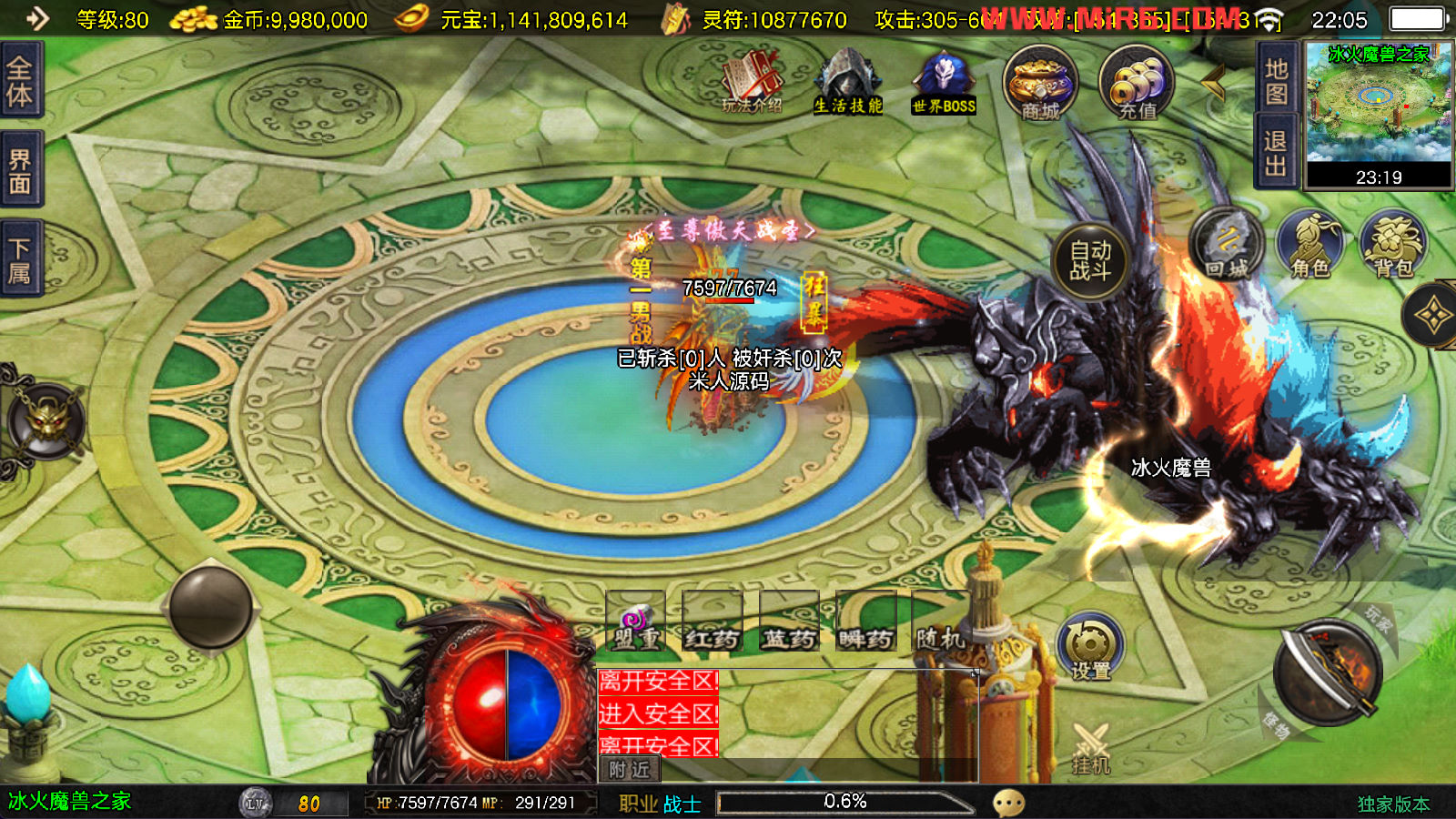1456x819 pixels.
Task: Open the yellow chat bubble
Action: [x=1008, y=803]
